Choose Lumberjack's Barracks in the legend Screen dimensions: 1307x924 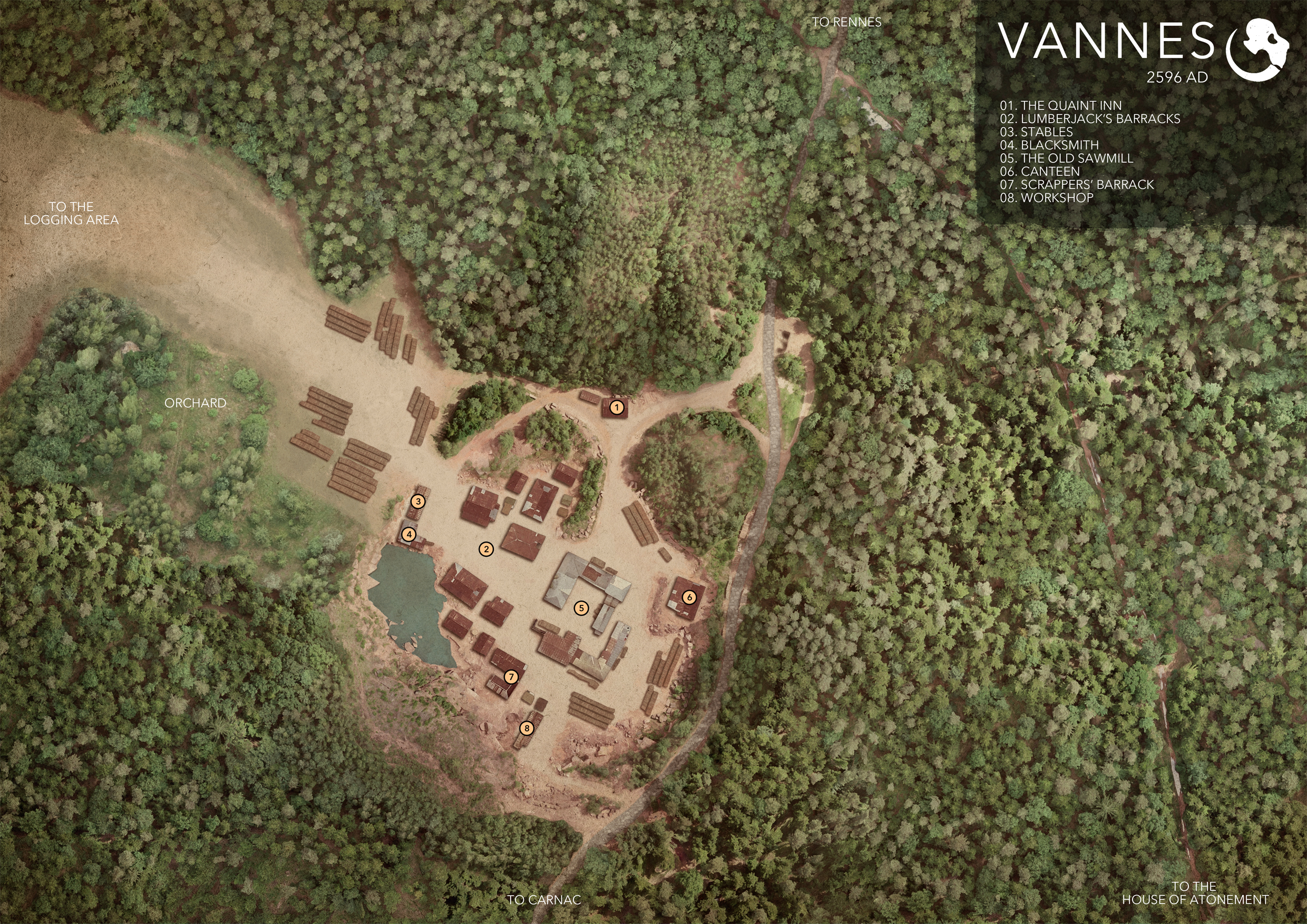(1089, 119)
